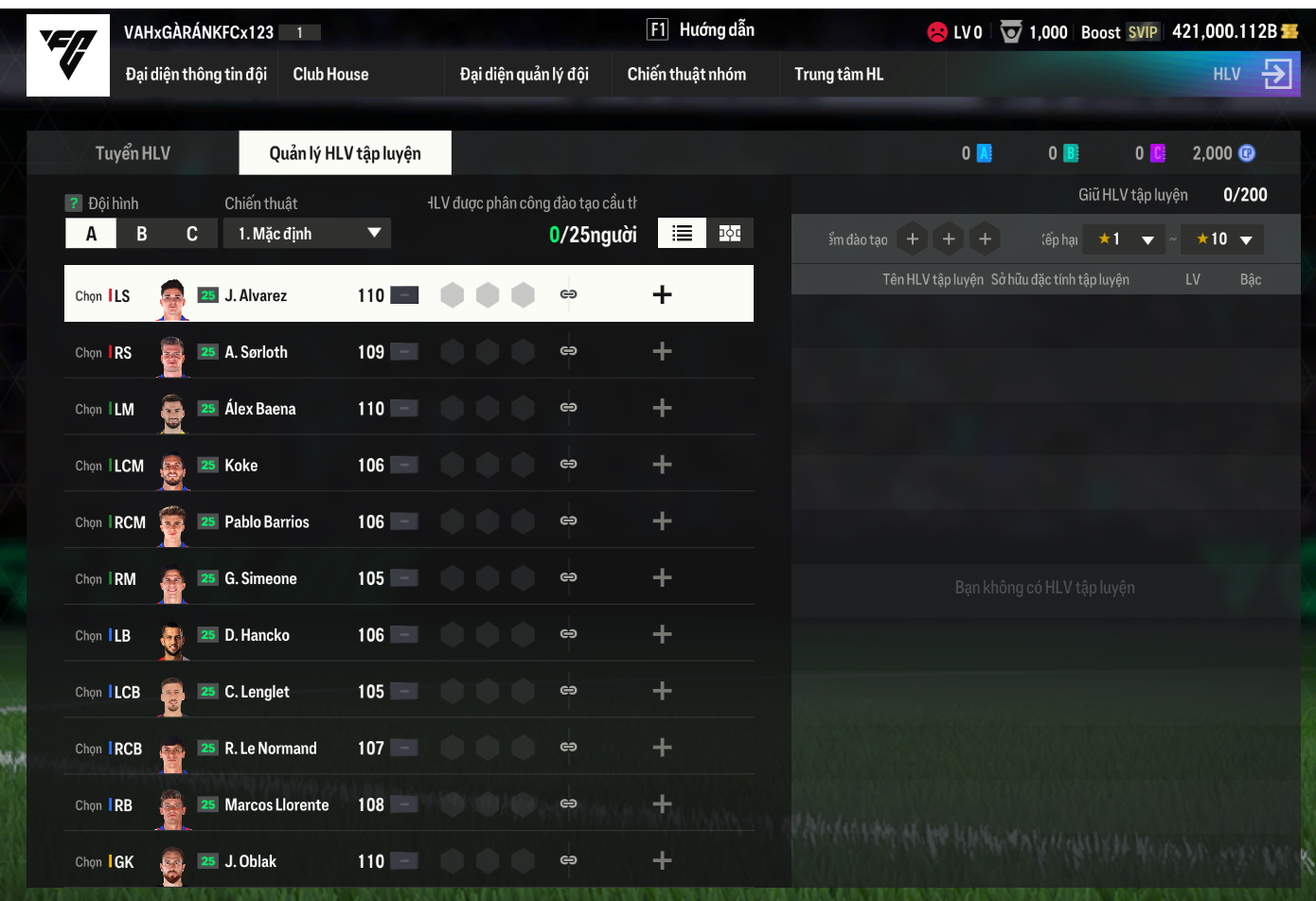The height and width of the screenshot is (901, 1316).
Task: Select formation squad B
Action: coord(142,234)
